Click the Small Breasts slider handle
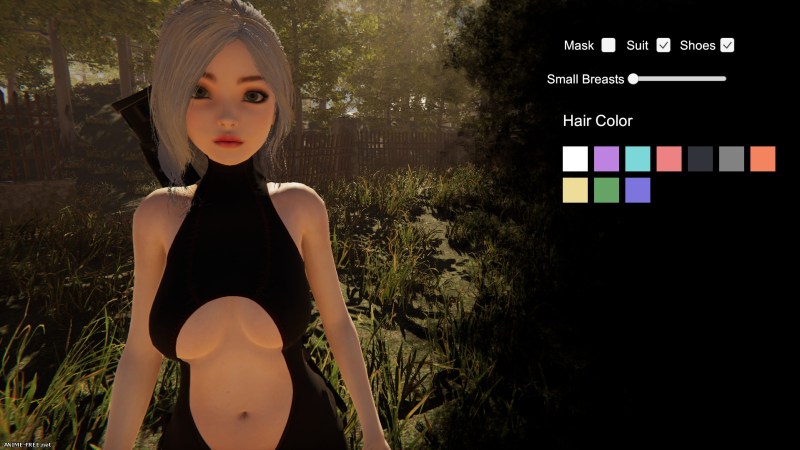 pos(633,78)
